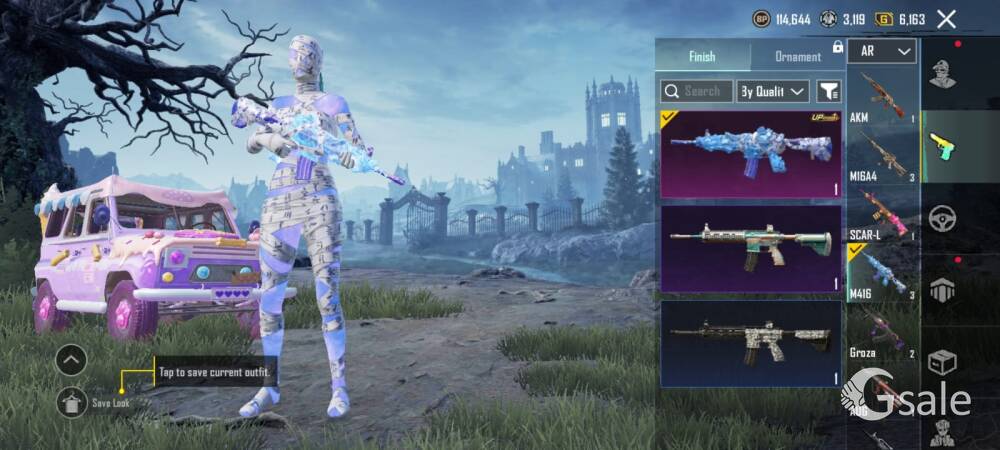The height and width of the screenshot is (450, 1000).
Task: Close the inventory screen with the X
Action: pyautogui.click(x=946, y=19)
